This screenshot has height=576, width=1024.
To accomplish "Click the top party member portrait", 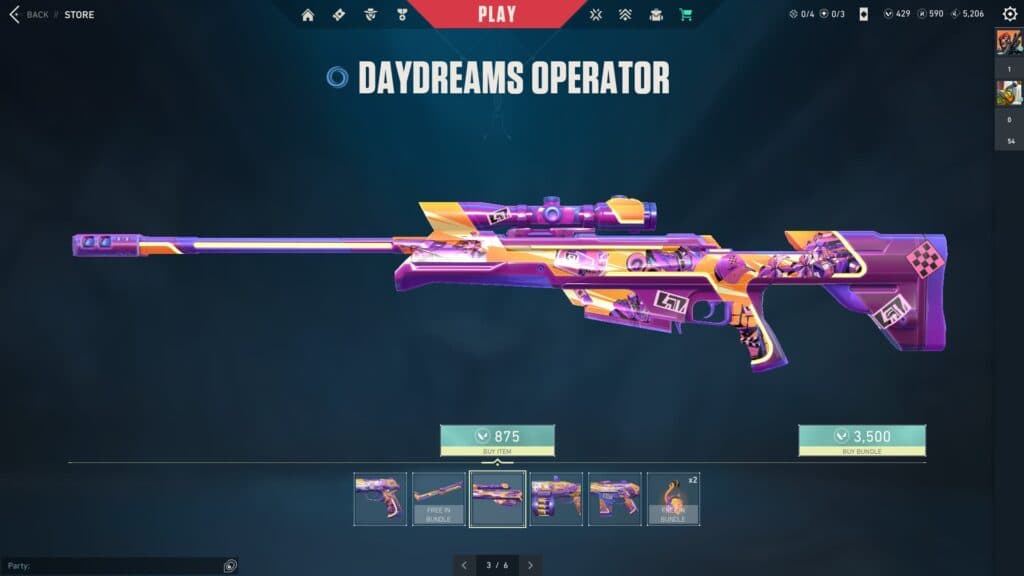I will point(1009,43).
